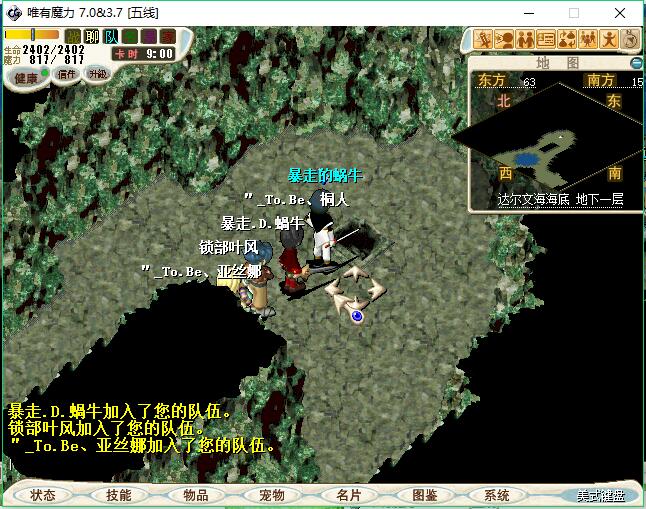Image resolution: width=646 pixels, height=509 pixels.
Task: Open the 技能 skills menu
Action: tap(119, 495)
